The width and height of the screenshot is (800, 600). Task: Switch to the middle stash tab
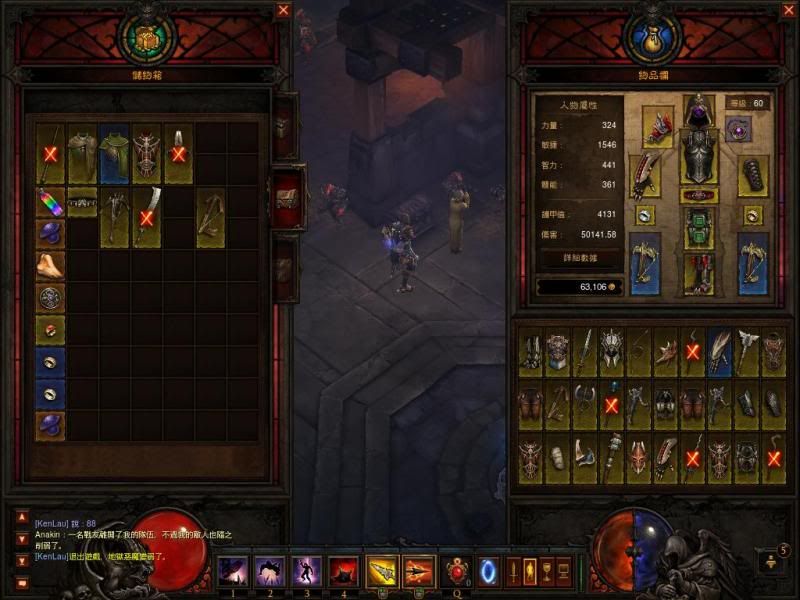(286, 197)
